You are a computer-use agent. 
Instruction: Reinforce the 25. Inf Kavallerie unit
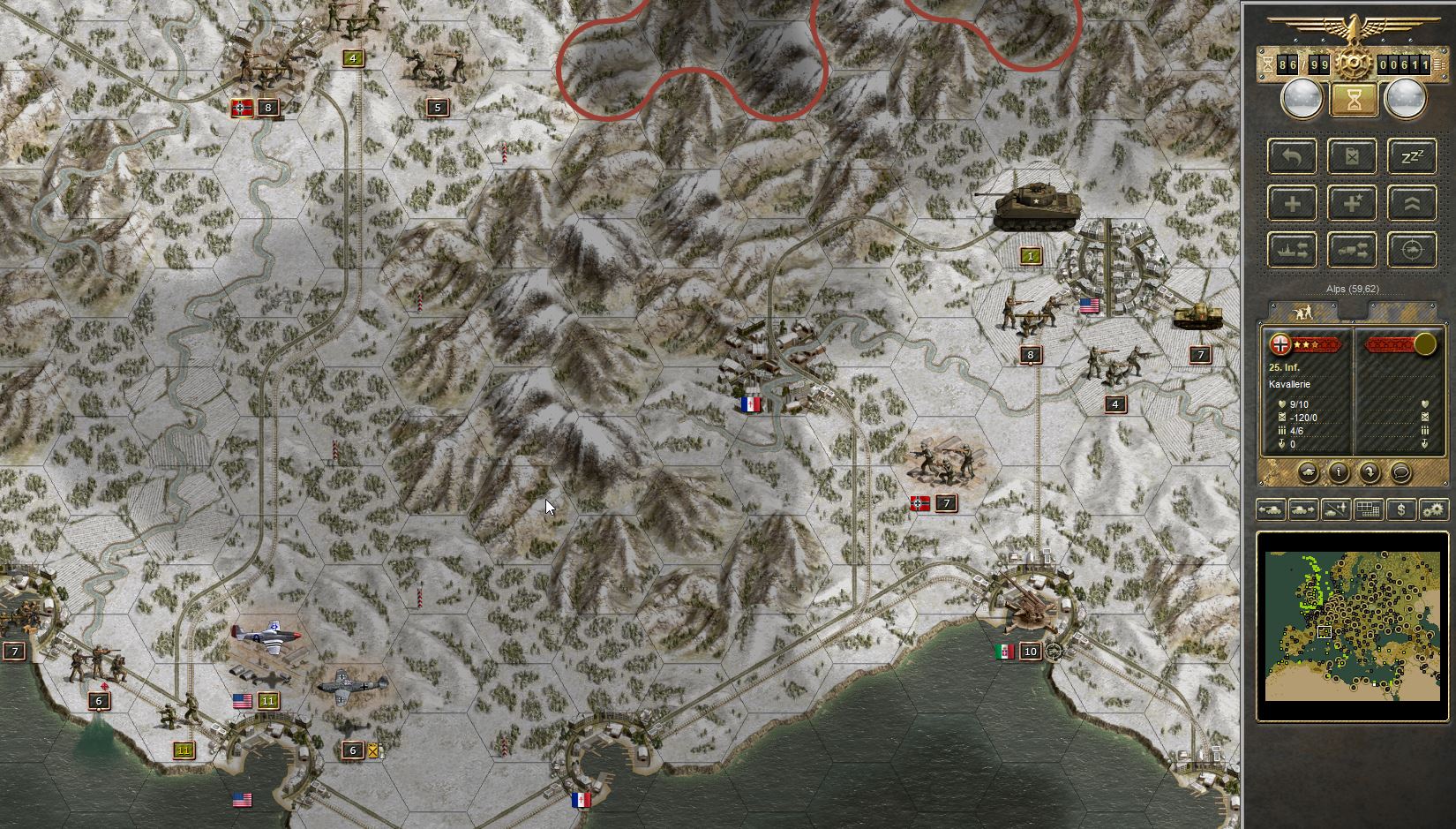click(1292, 203)
